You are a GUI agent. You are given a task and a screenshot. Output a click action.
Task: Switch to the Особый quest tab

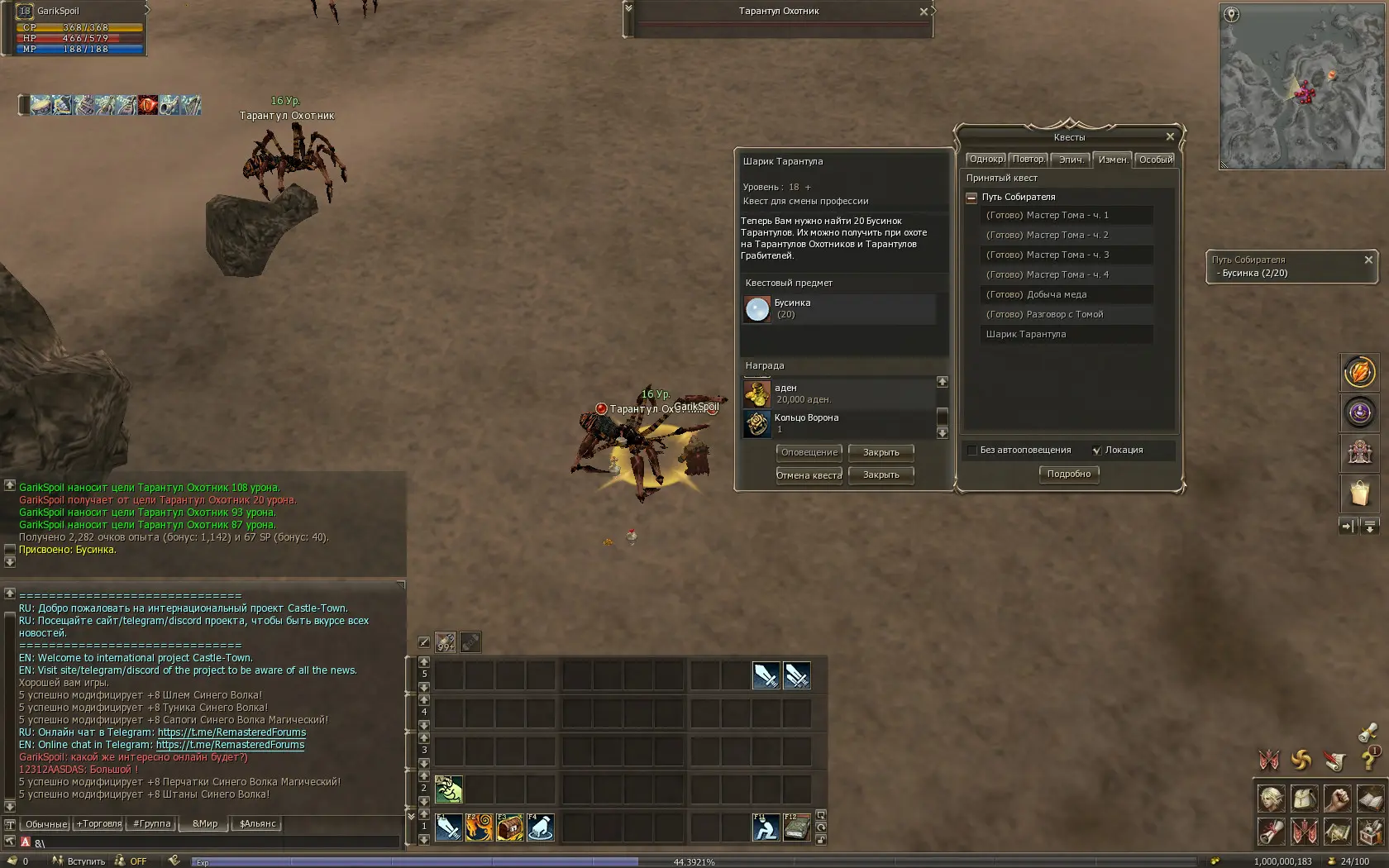[1155, 160]
